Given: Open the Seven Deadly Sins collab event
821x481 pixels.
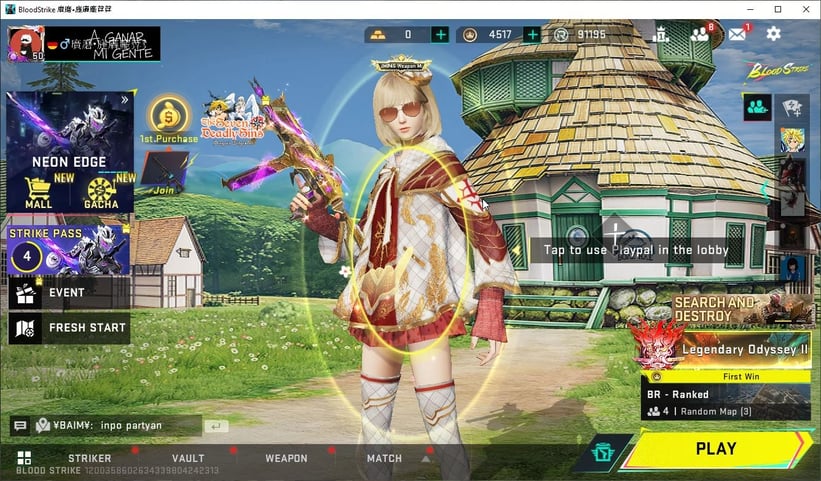Looking at the screenshot, I should point(230,119).
